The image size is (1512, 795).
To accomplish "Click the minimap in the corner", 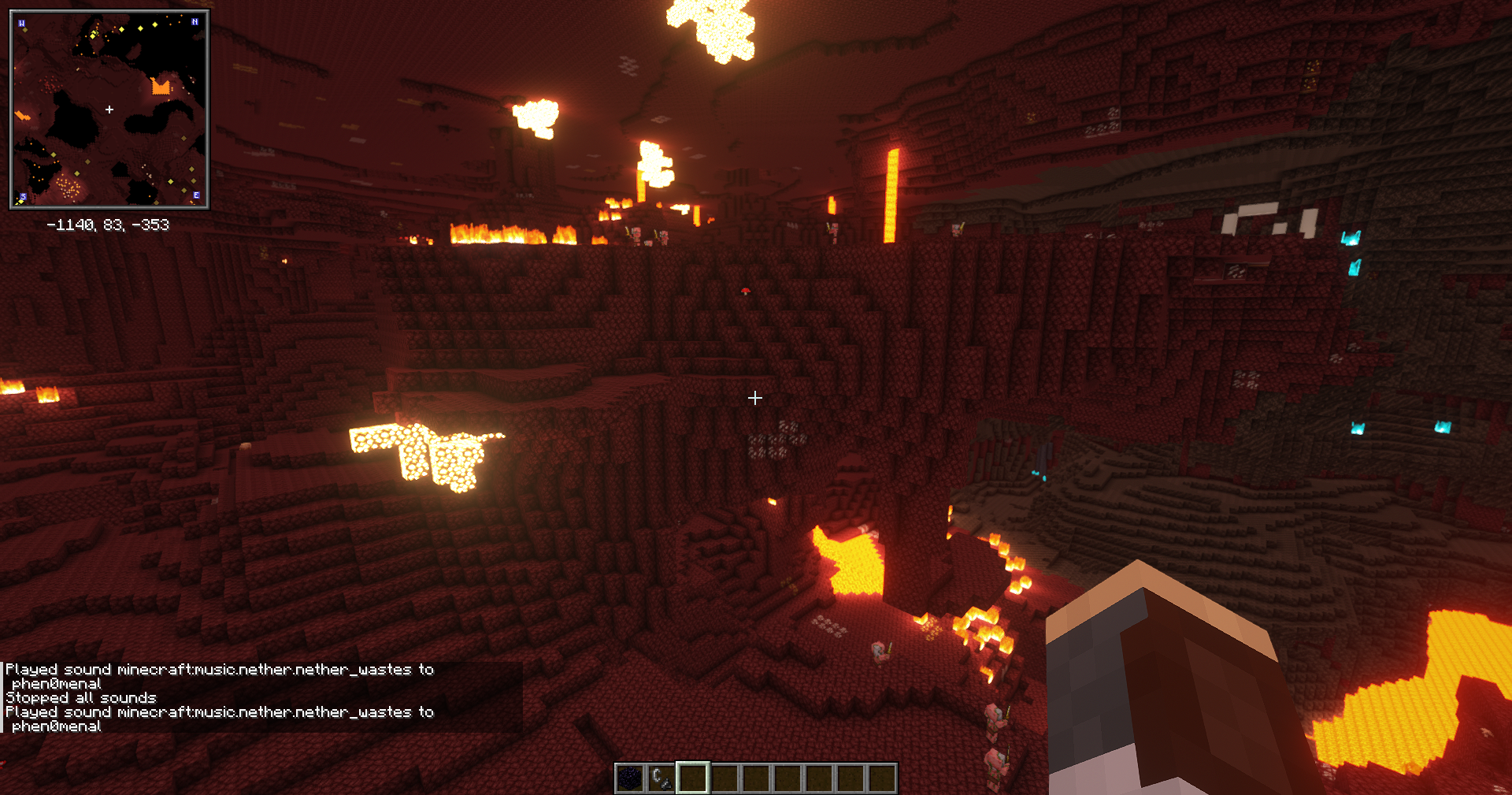I will coord(109,110).
